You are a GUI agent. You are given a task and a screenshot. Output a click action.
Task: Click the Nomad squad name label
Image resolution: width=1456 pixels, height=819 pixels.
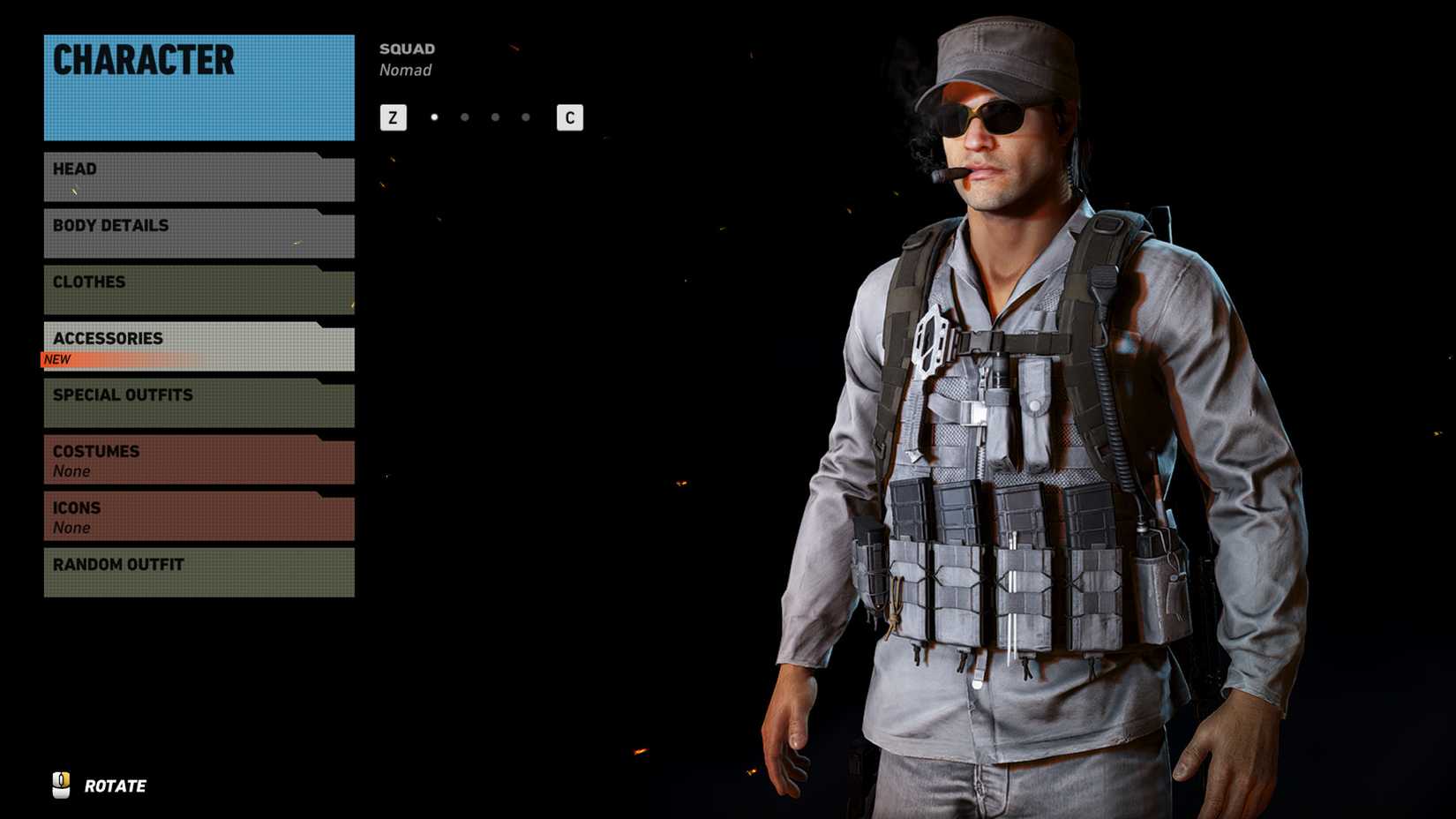pyautogui.click(x=406, y=70)
